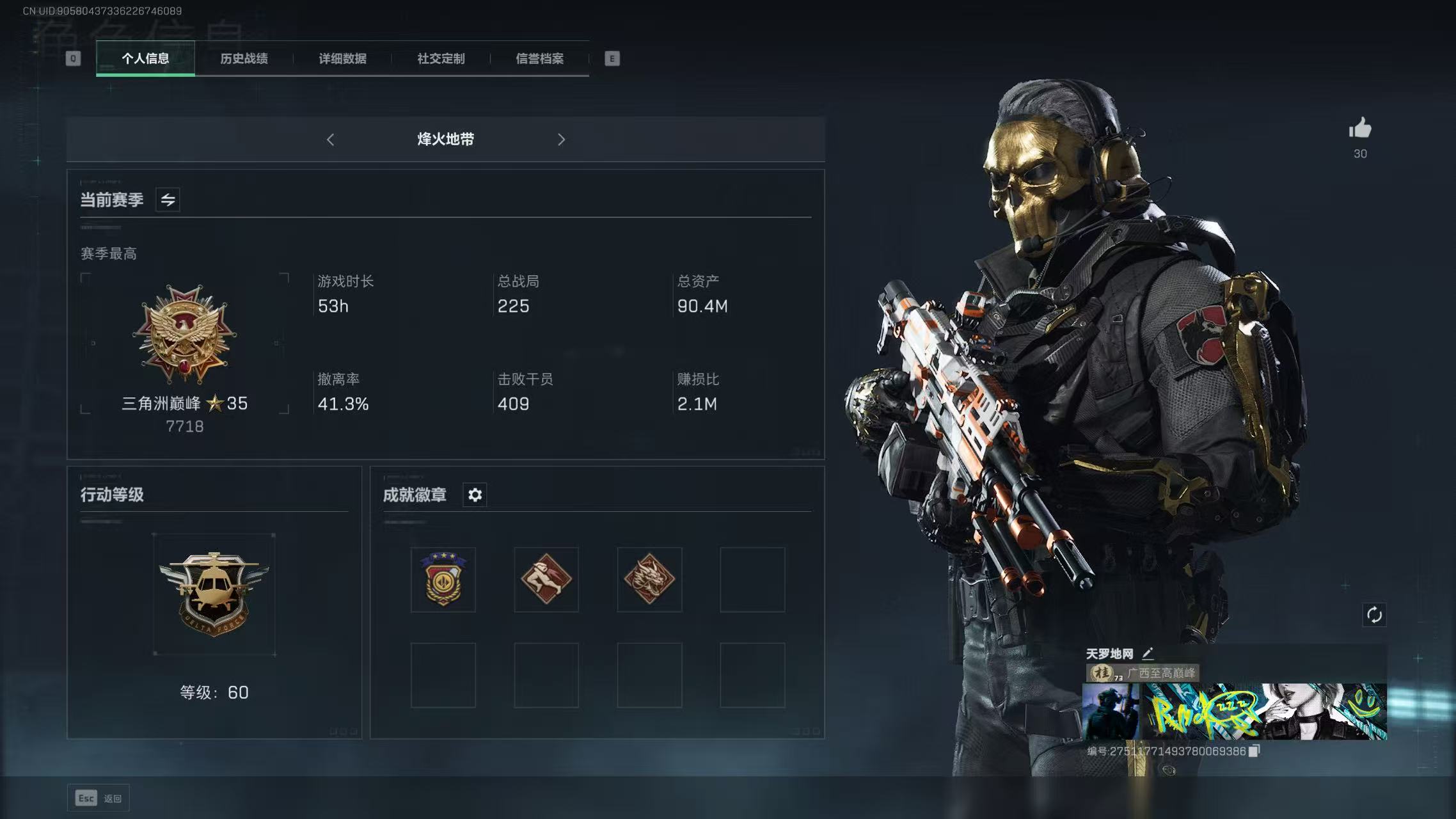This screenshot has height=819, width=1456.
Task: Copy the player ID number
Action: point(1254,751)
